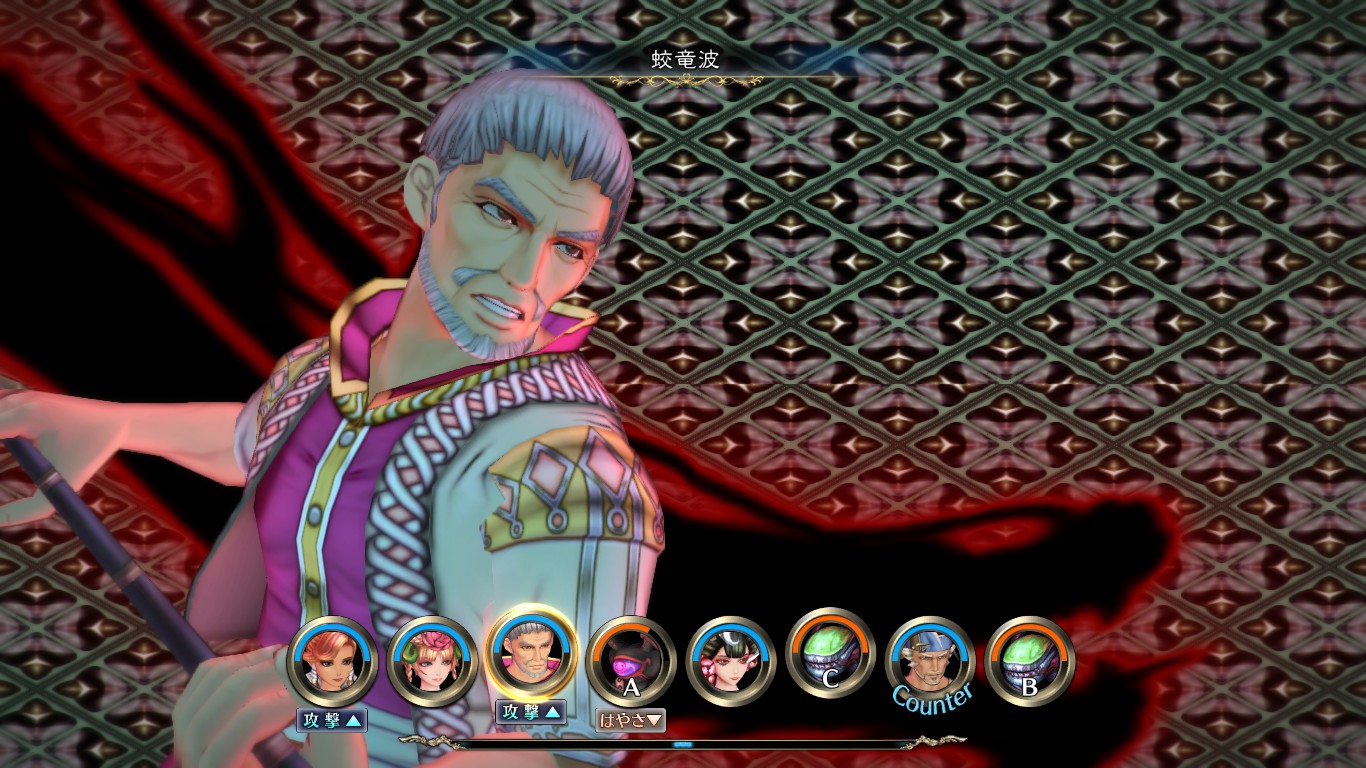Click the pink-rose-haired girl turn portrait
Screen dimensions: 1366x768
432,661
